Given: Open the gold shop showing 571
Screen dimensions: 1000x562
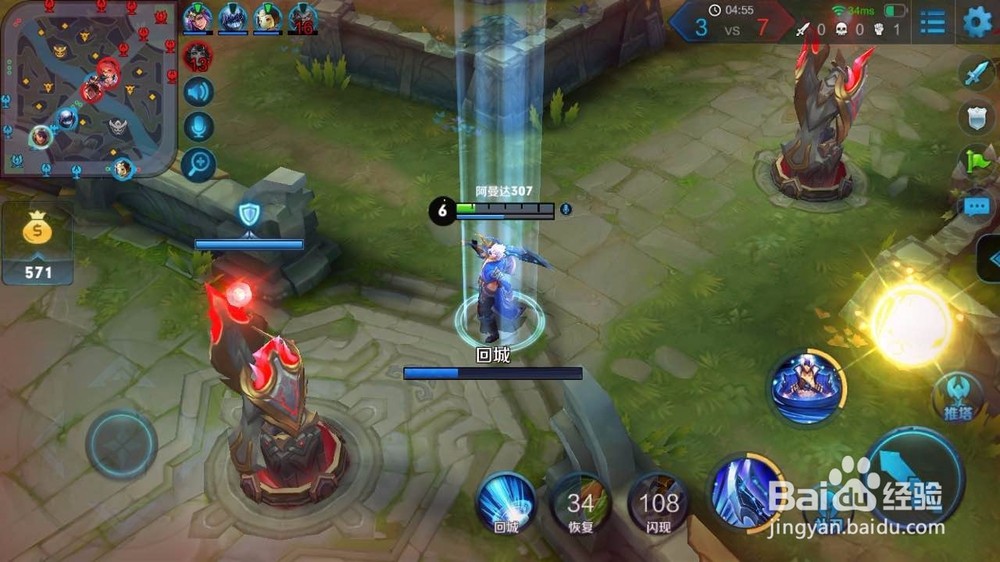Looking at the screenshot, I should tap(37, 245).
